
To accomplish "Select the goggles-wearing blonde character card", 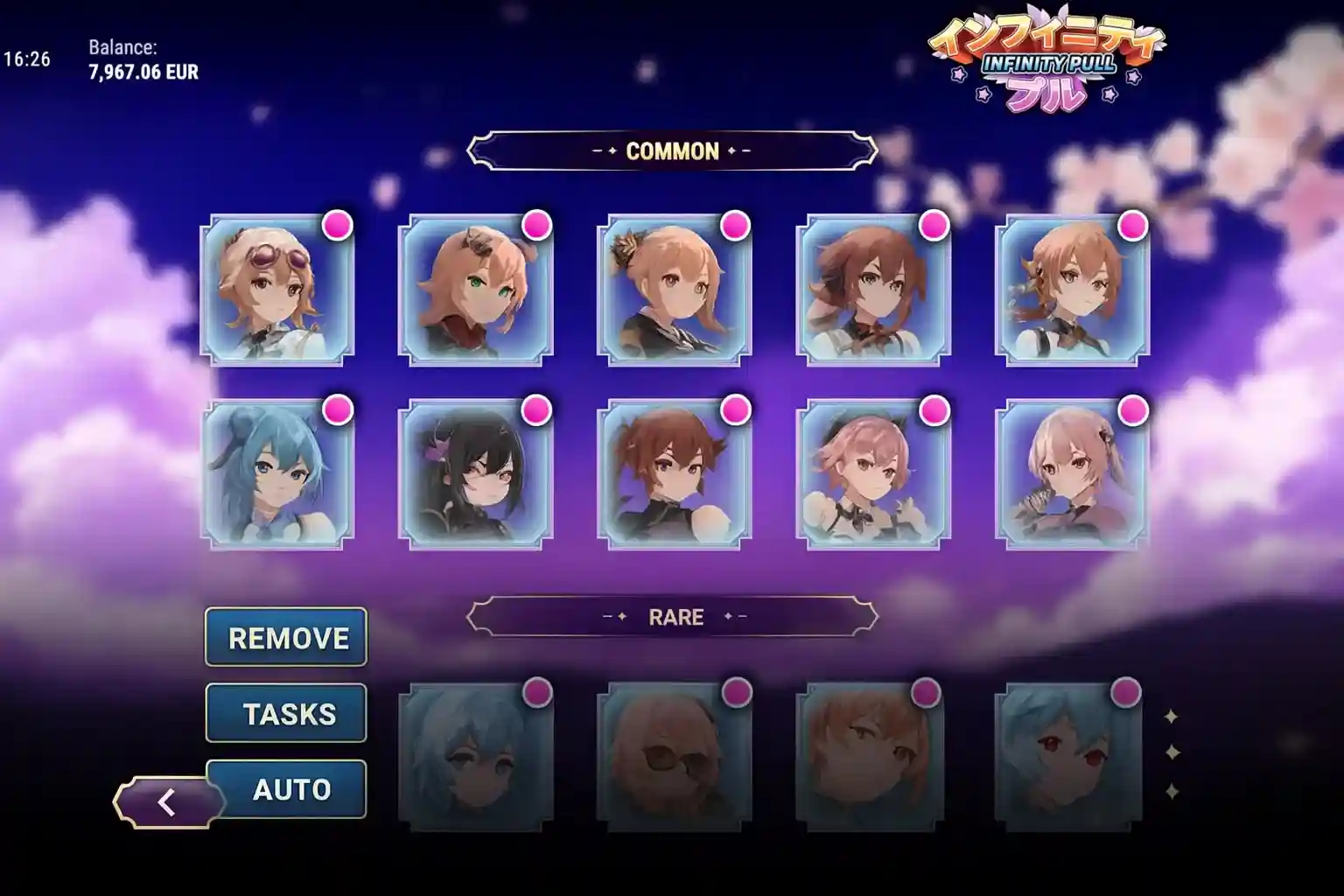I will click(277, 291).
